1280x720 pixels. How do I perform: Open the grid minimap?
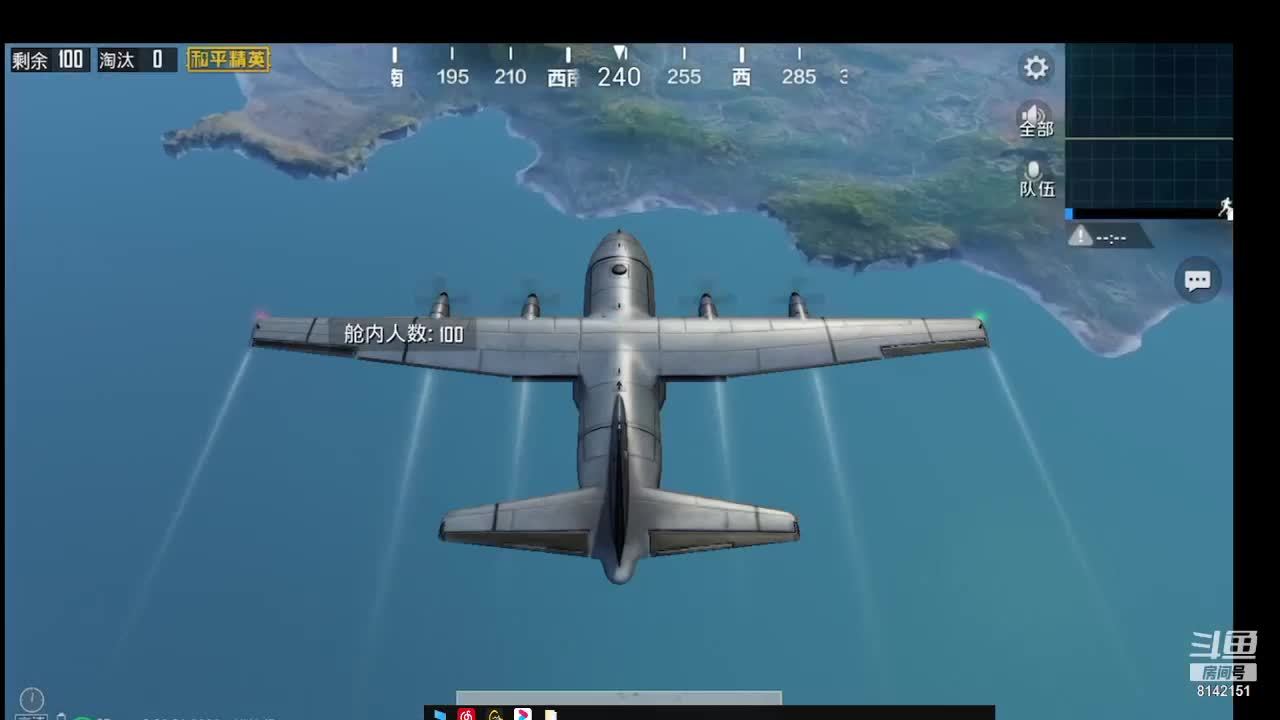click(x=1149, y=128)
